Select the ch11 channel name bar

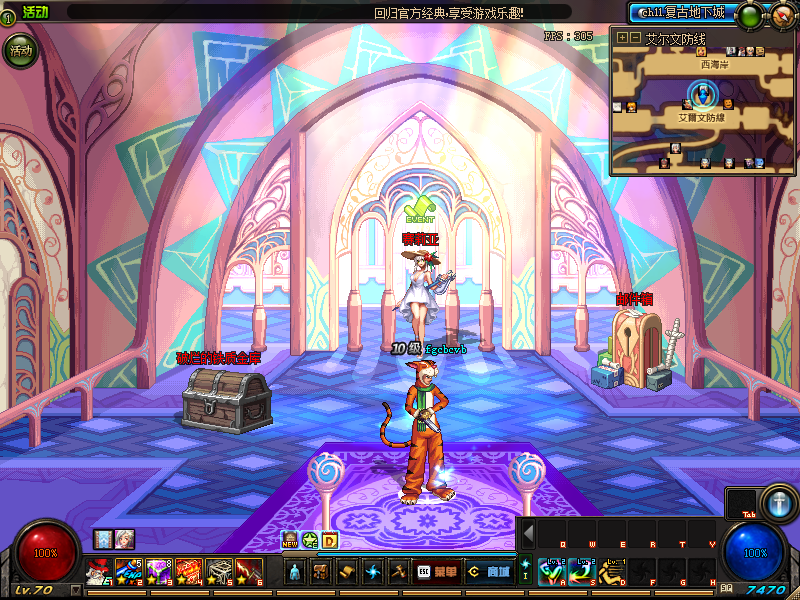click(681, 14)
